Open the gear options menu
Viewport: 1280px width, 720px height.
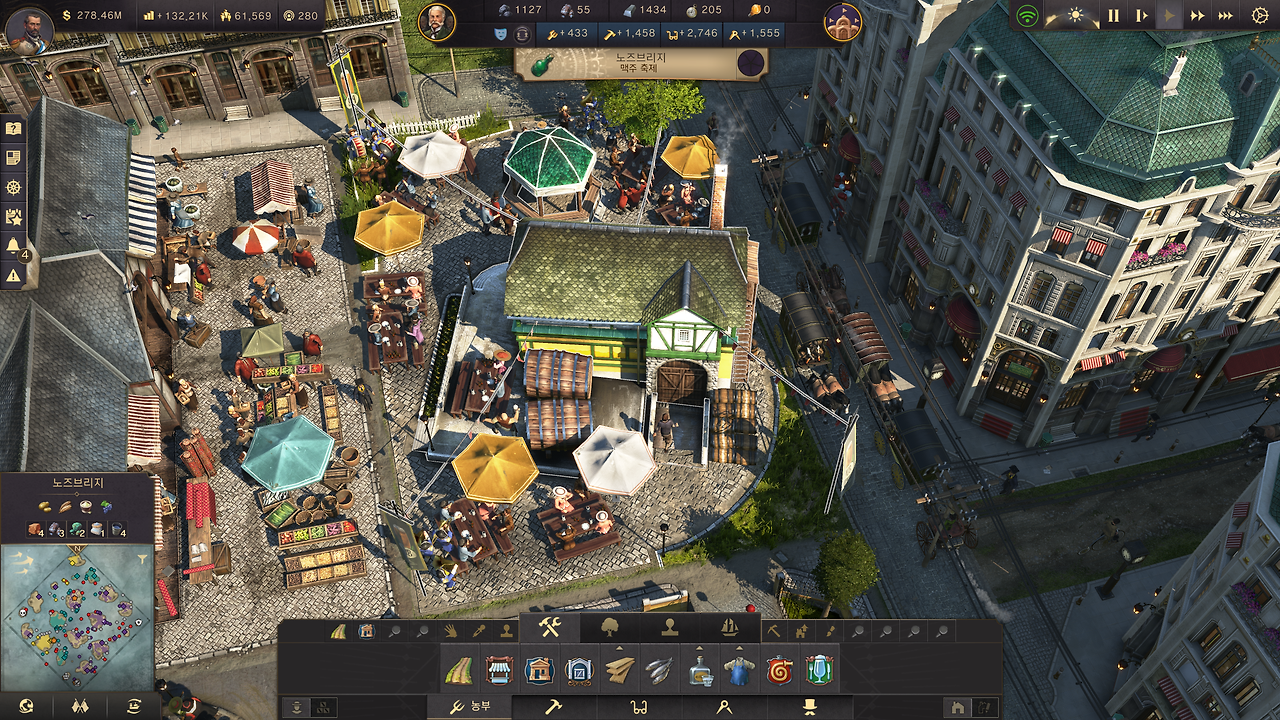[1259, 15]
